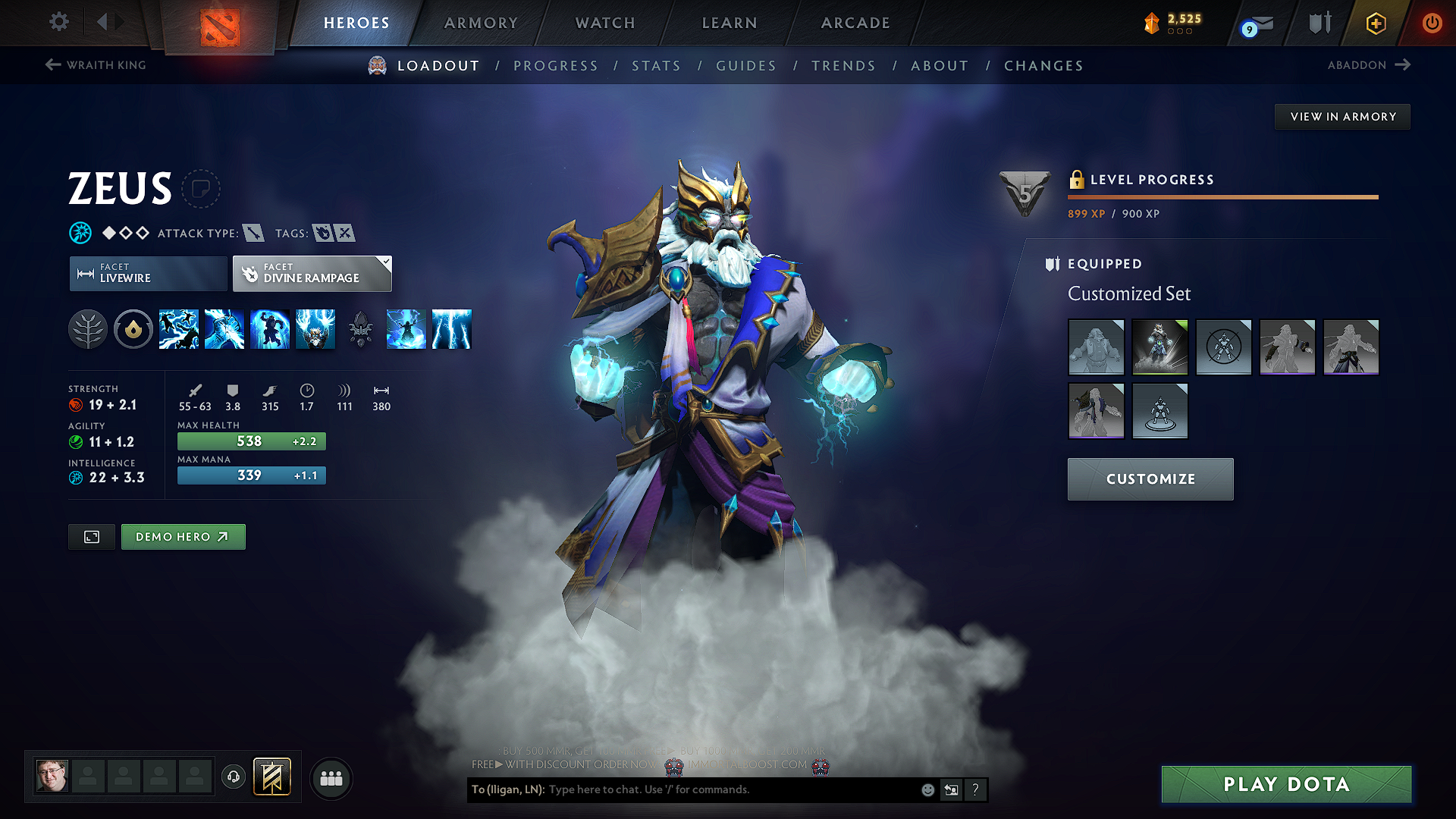Toggle the ranged attack type filter icon
1456x819 pixels.
pyautogui.click(x=255, y=233)
